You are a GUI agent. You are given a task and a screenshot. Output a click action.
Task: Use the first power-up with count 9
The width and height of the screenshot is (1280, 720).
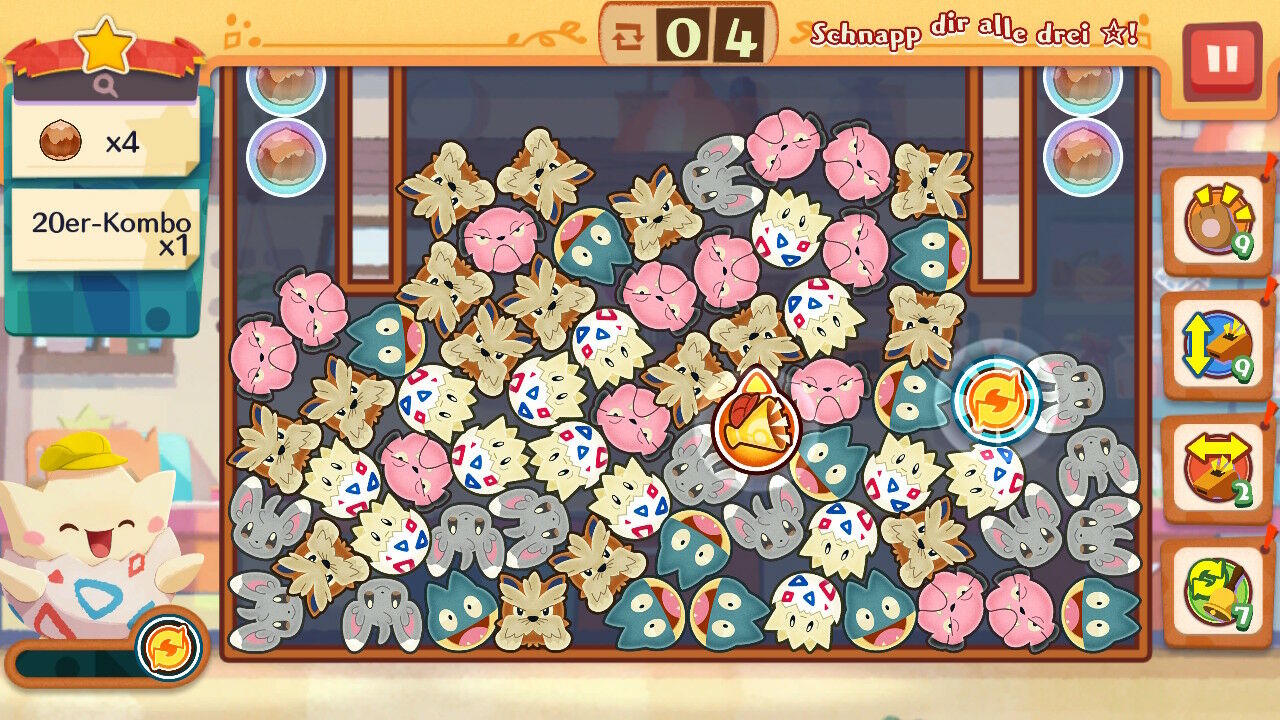(1217, 222)
